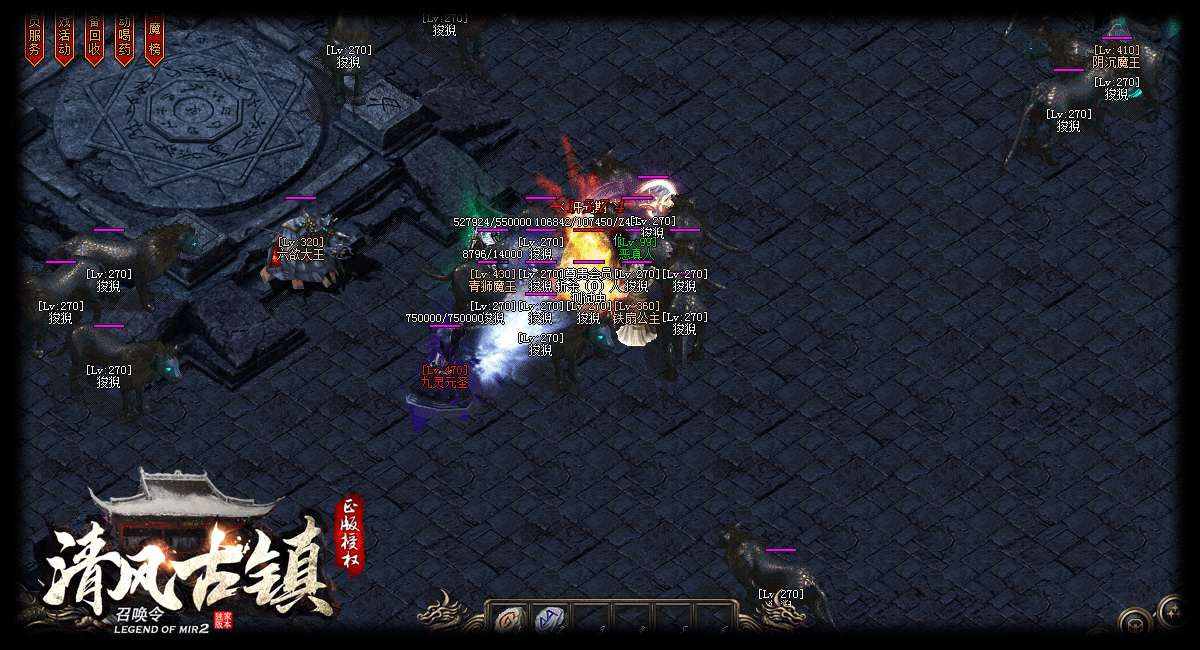Click the round octagon emblem button

[x=1134, y=624]
